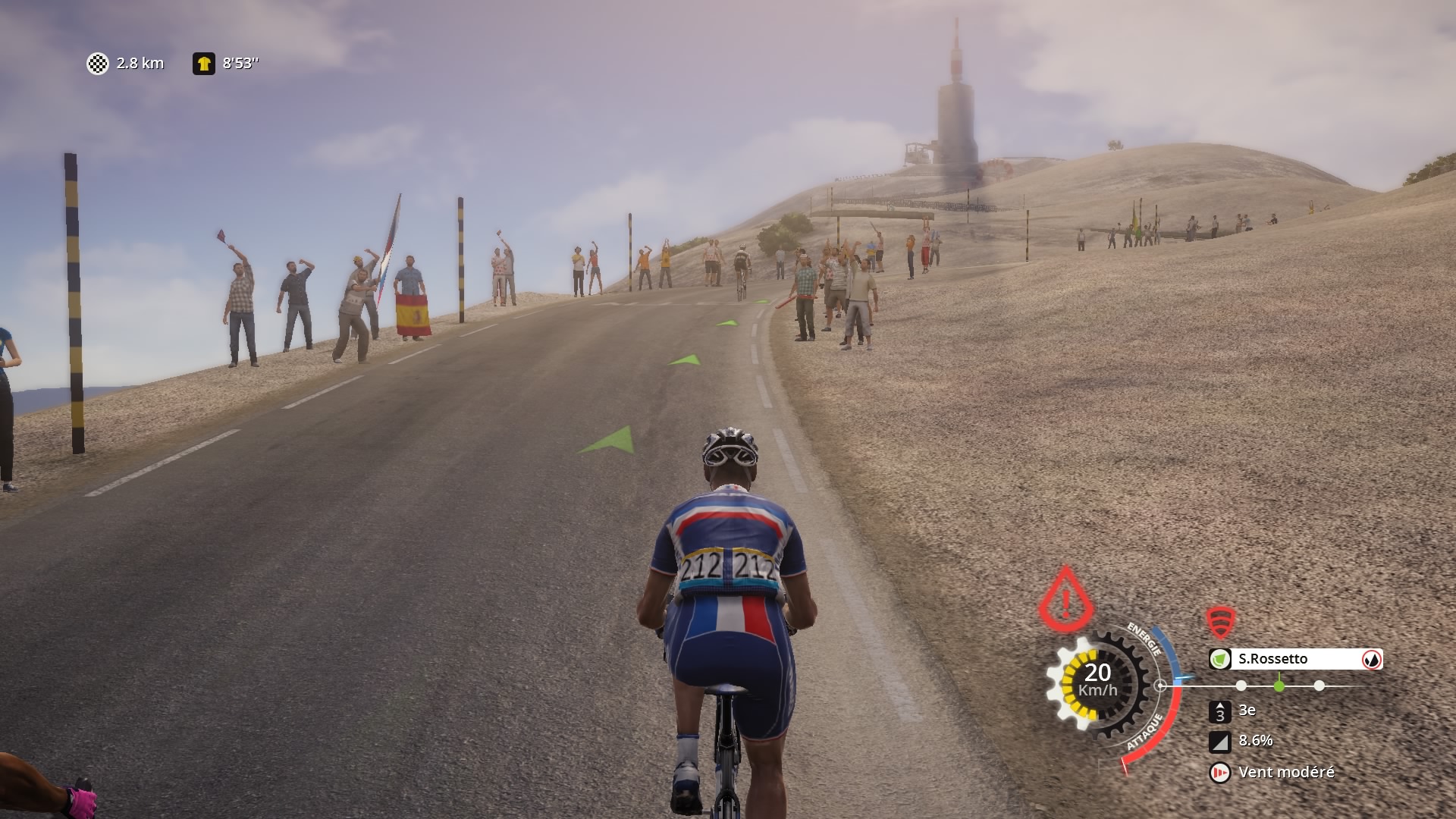Select the green marker on the rider gap line
The width and height of the screenshot is (1456, 819).
tap(1279, 686)
